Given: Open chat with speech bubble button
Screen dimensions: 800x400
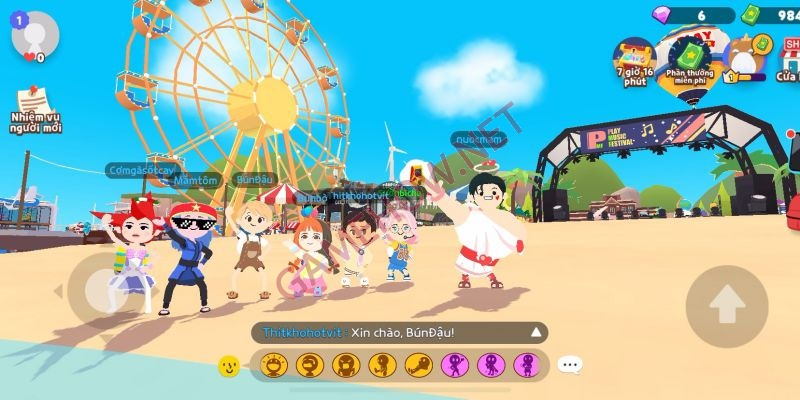Looking at the screenshot, I should click(x=570, y=366).
